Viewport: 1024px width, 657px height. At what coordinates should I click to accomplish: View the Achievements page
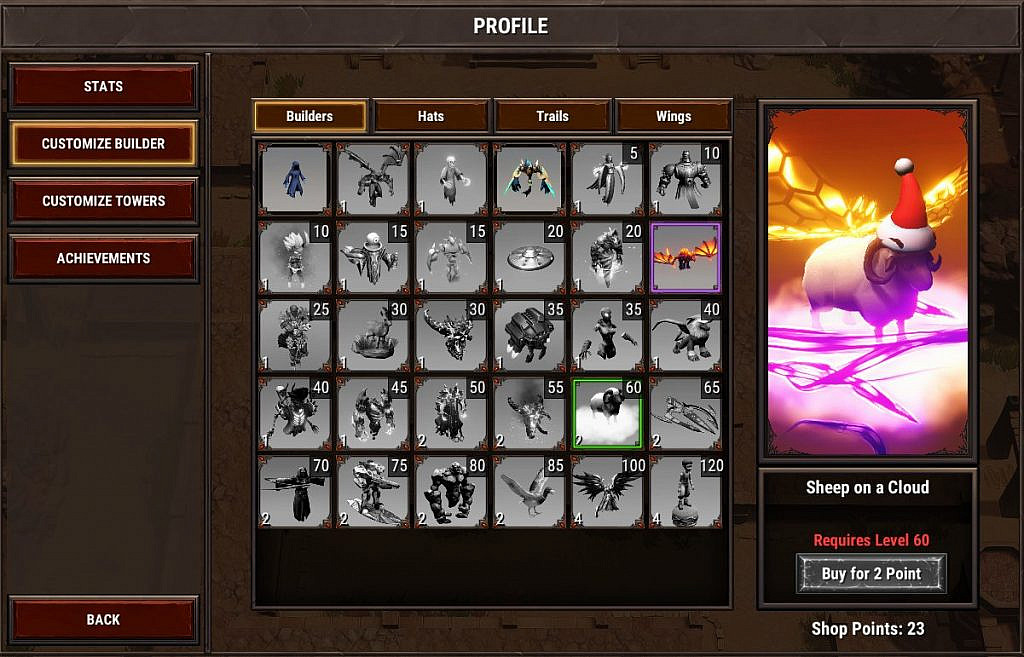[x=103, y=258]
